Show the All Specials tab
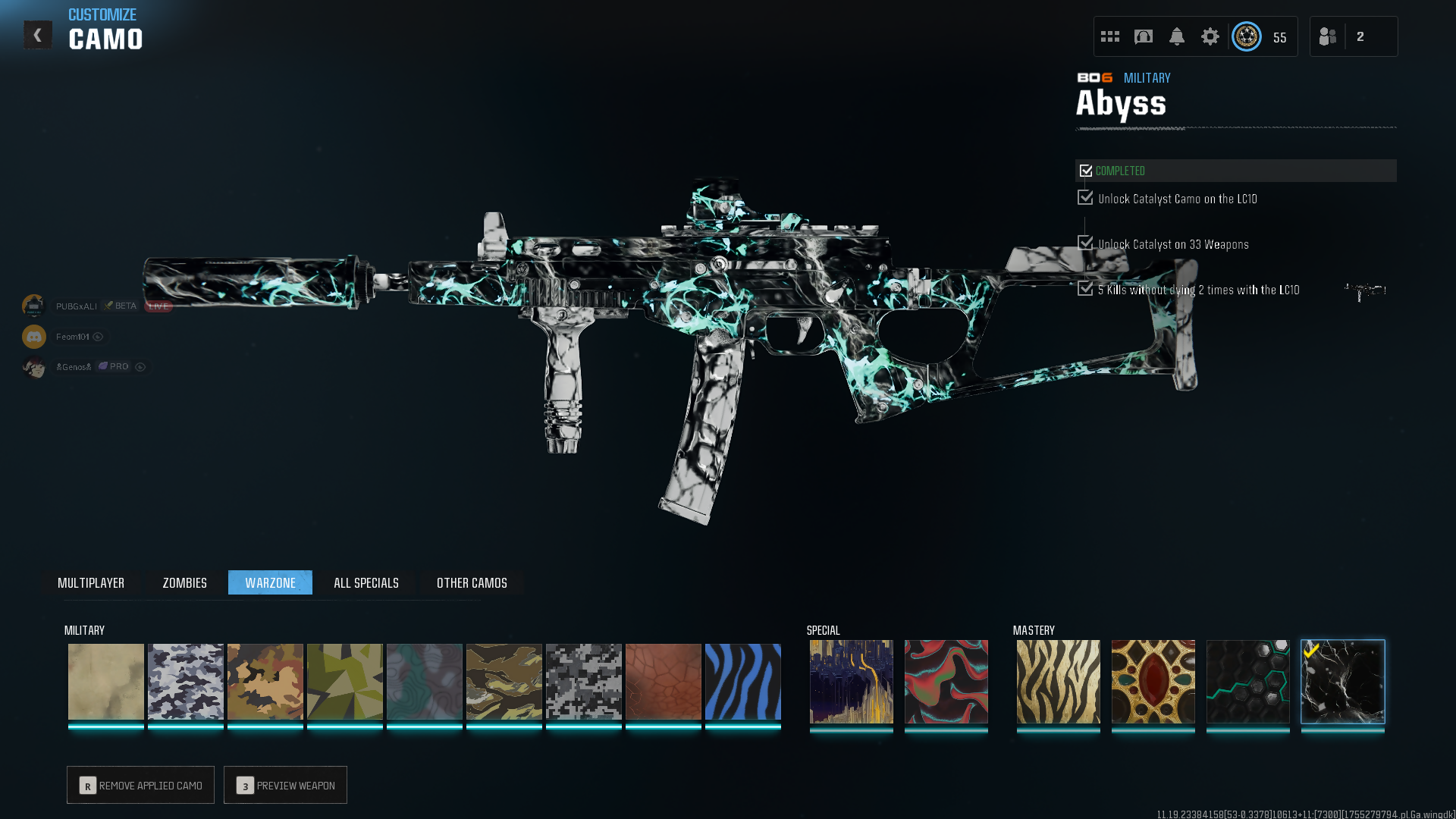Image resolution: width=1456 pixels, height=819 pixels. click(x=366, y=582)
